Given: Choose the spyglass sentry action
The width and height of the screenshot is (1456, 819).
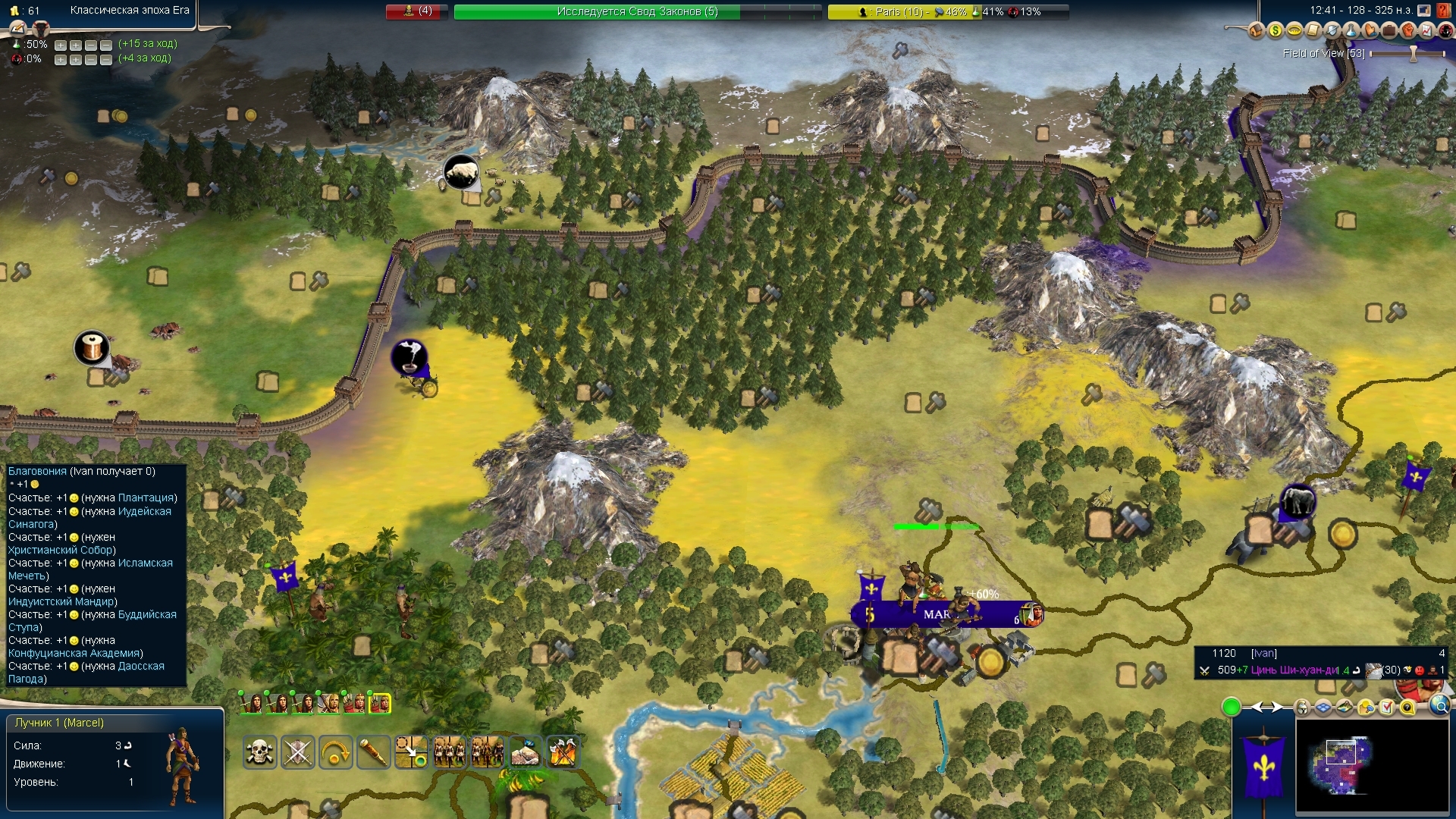Looking at the screenshot, I should [x=373, y=752].
